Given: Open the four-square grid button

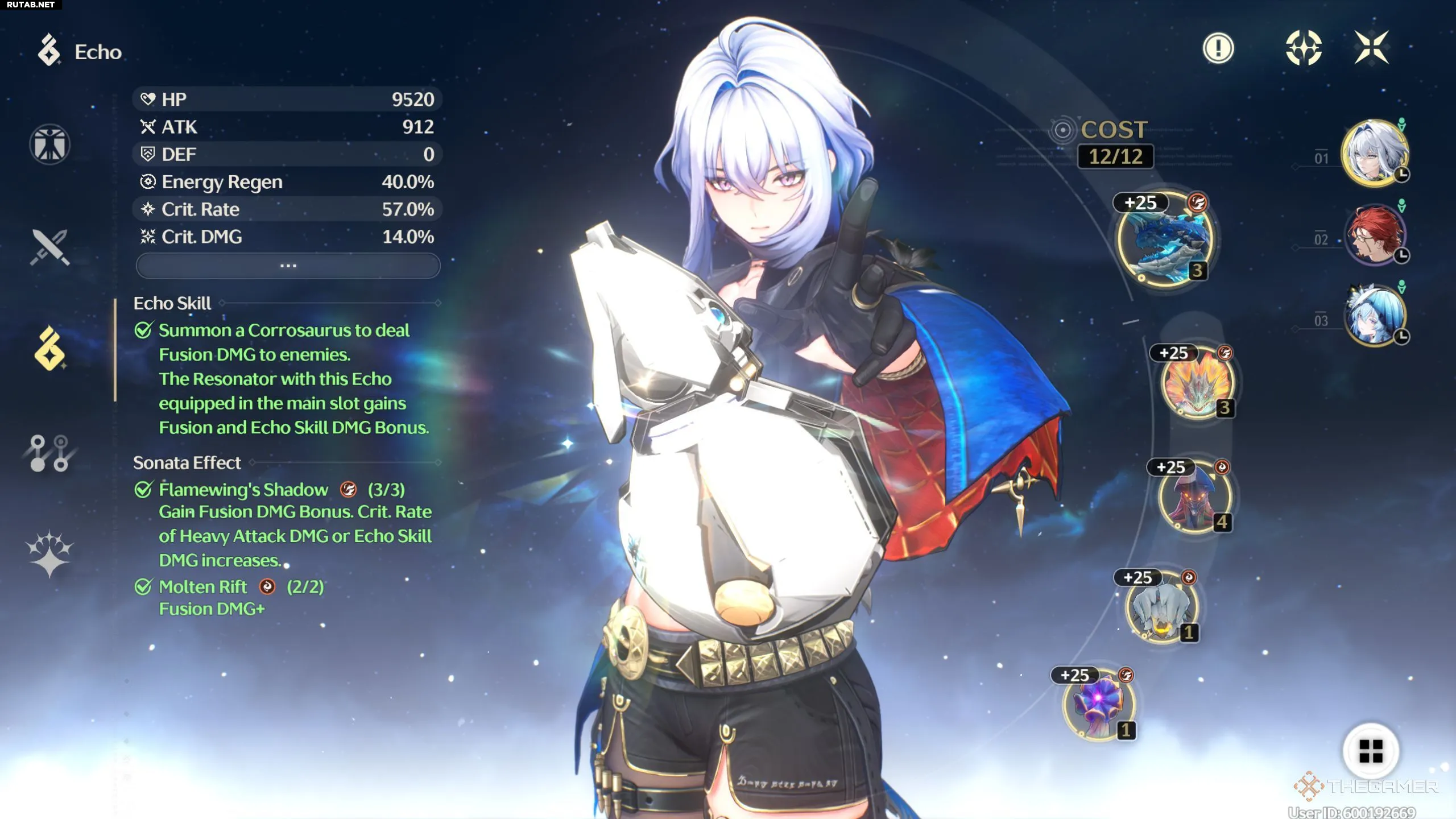Looking at the screenshot, I should click(x=1371, y=751).
